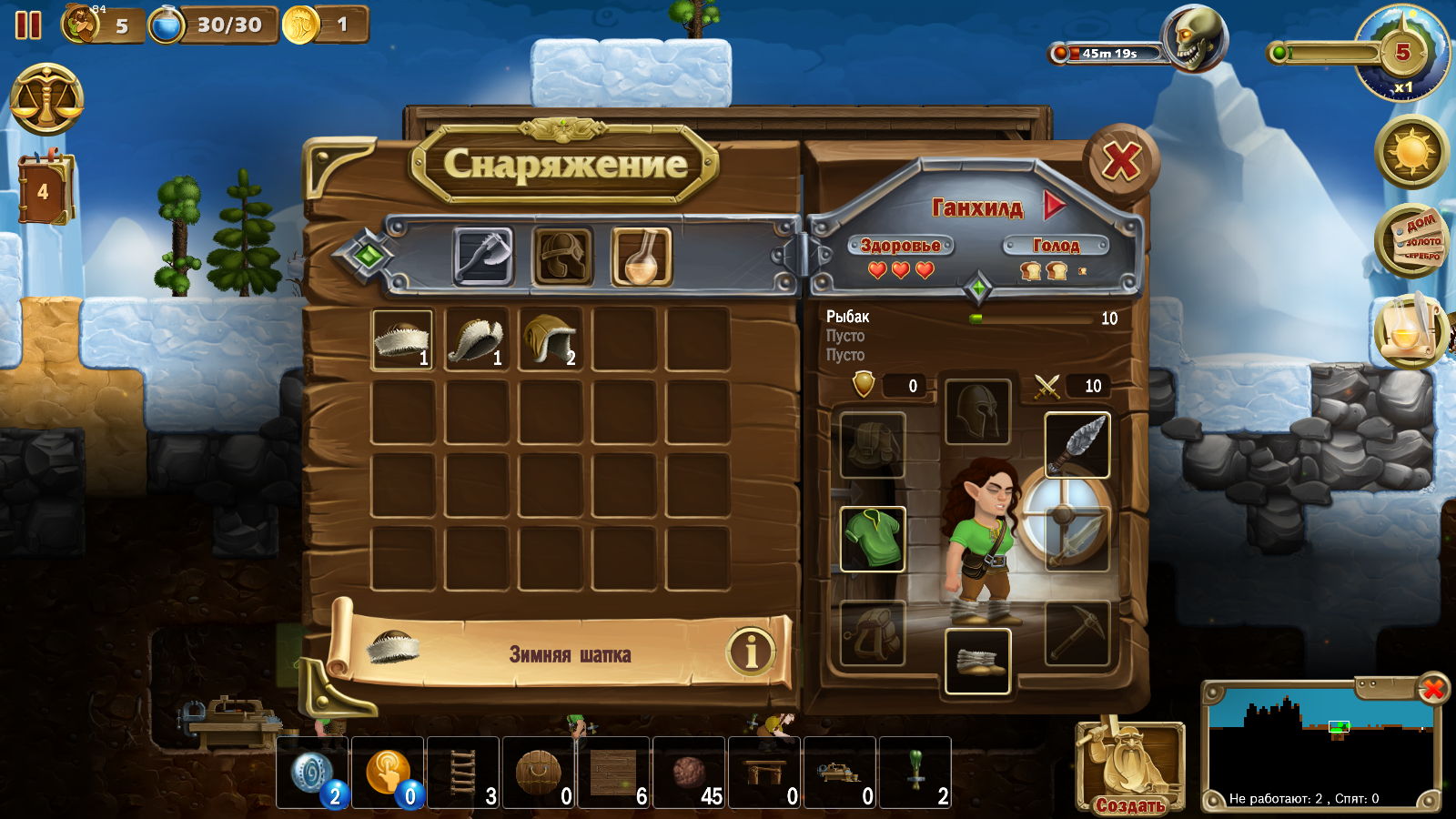Select the equipped boots slot

point(976,661)
